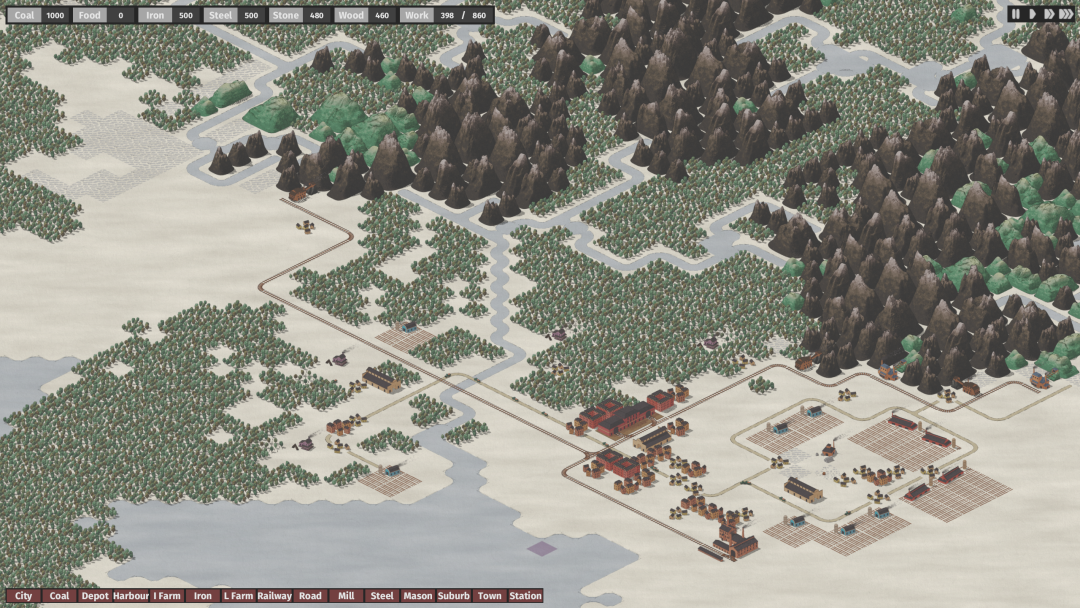Set game to normal play speed
The height and width of the screenshot is (608, 1080).
pos(1031,14)
